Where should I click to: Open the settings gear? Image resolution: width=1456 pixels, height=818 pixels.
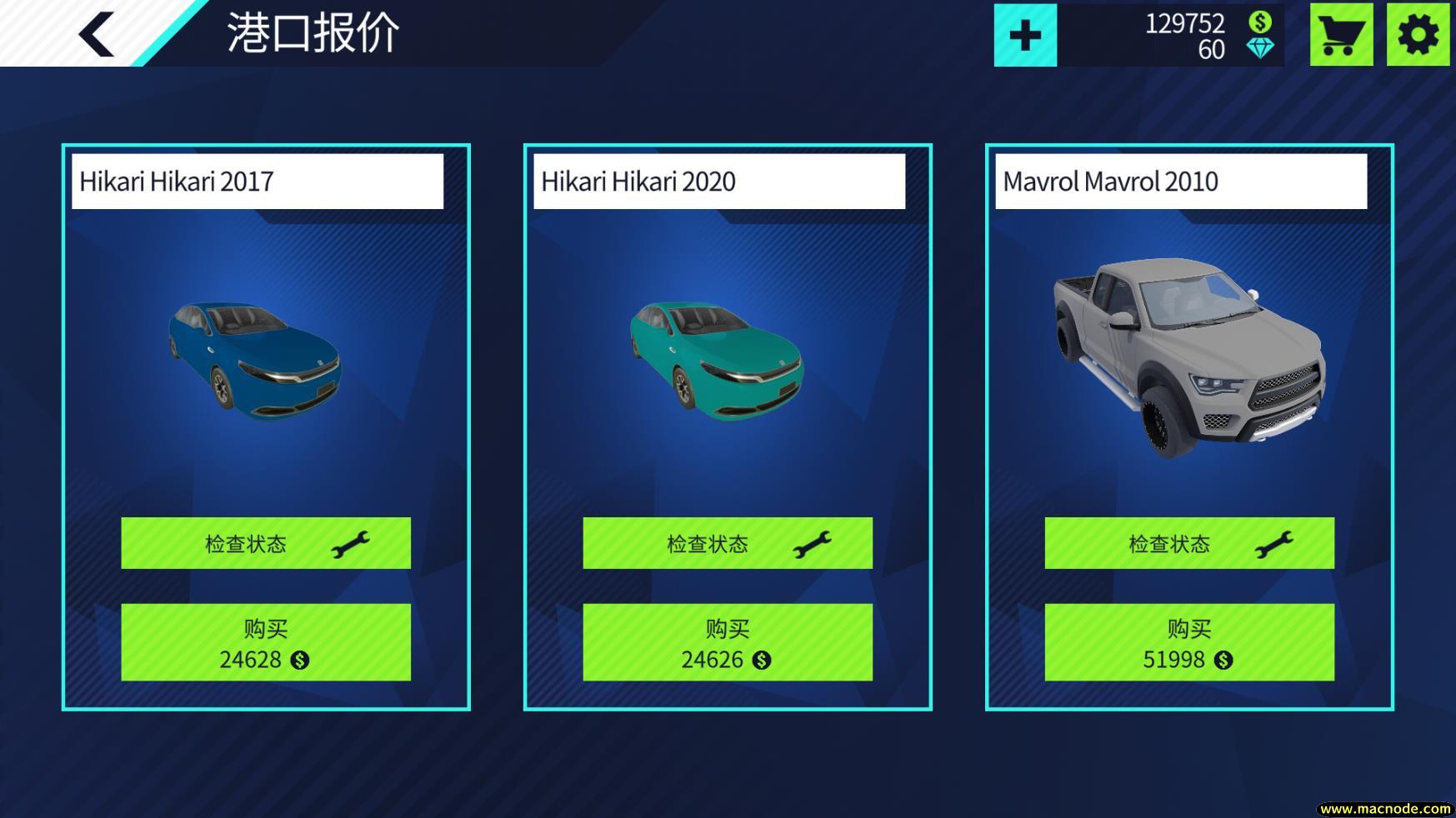point(1417,35)
